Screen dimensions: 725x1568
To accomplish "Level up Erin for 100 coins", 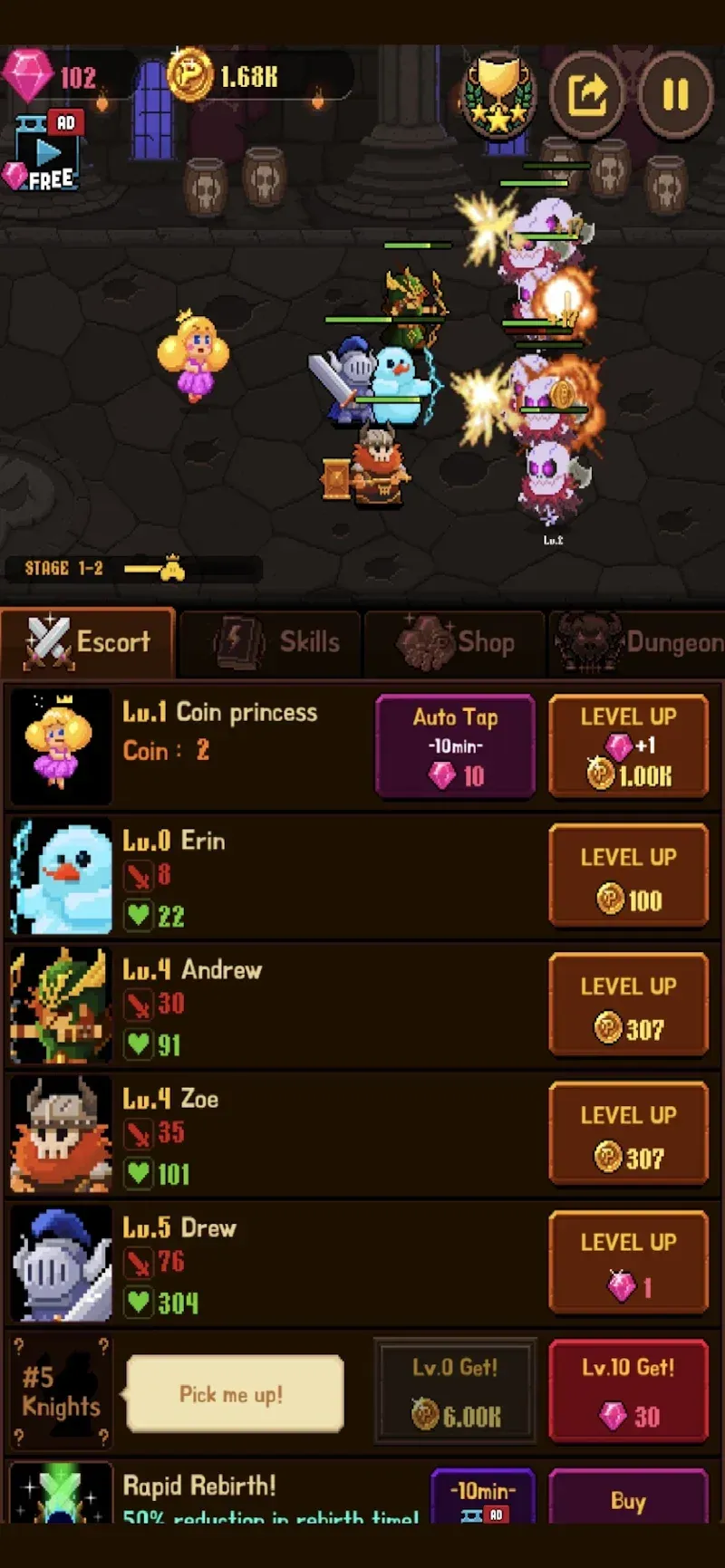I will point(628,876).
